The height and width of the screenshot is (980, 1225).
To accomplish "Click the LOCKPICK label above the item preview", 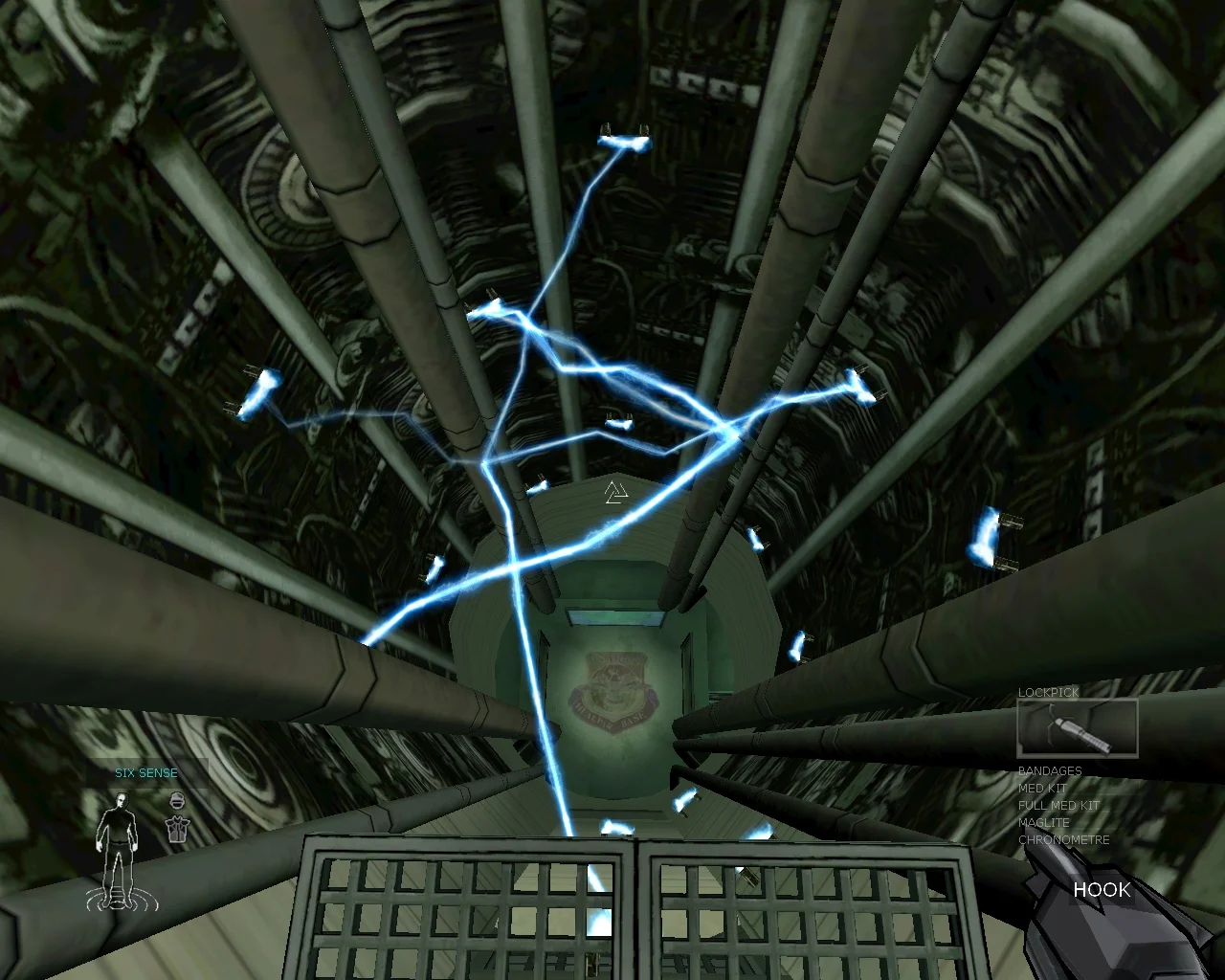I will click(x=1048, y=692).
